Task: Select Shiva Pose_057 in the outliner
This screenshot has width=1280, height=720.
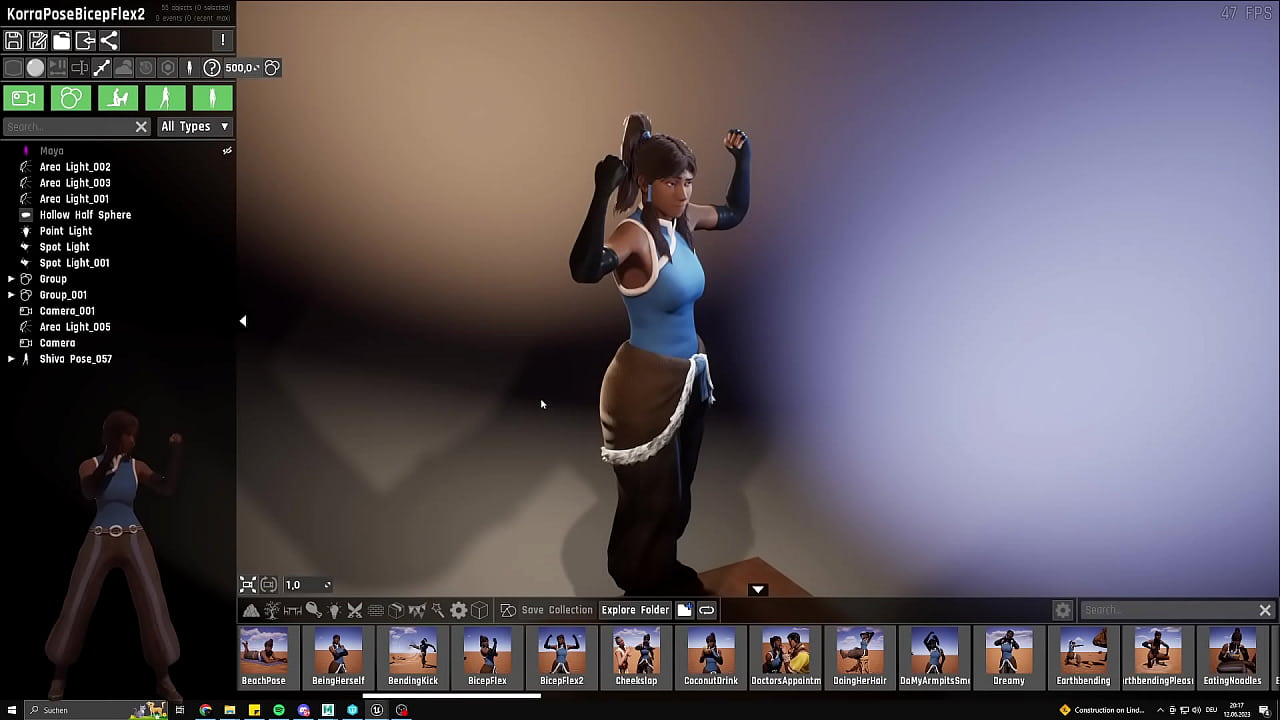Action: tap(75, 359)
